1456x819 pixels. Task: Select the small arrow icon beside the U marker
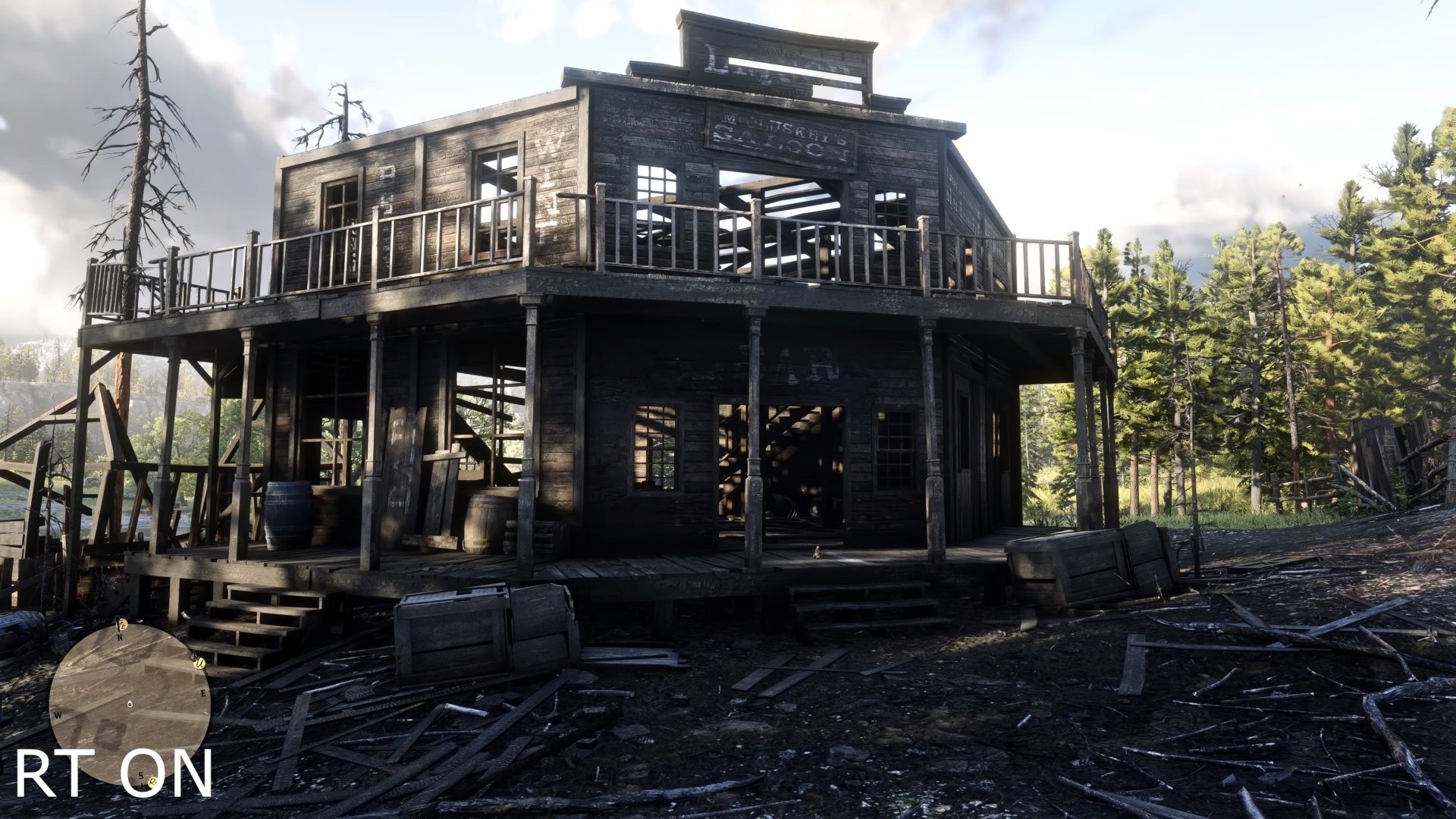[193, 657]
